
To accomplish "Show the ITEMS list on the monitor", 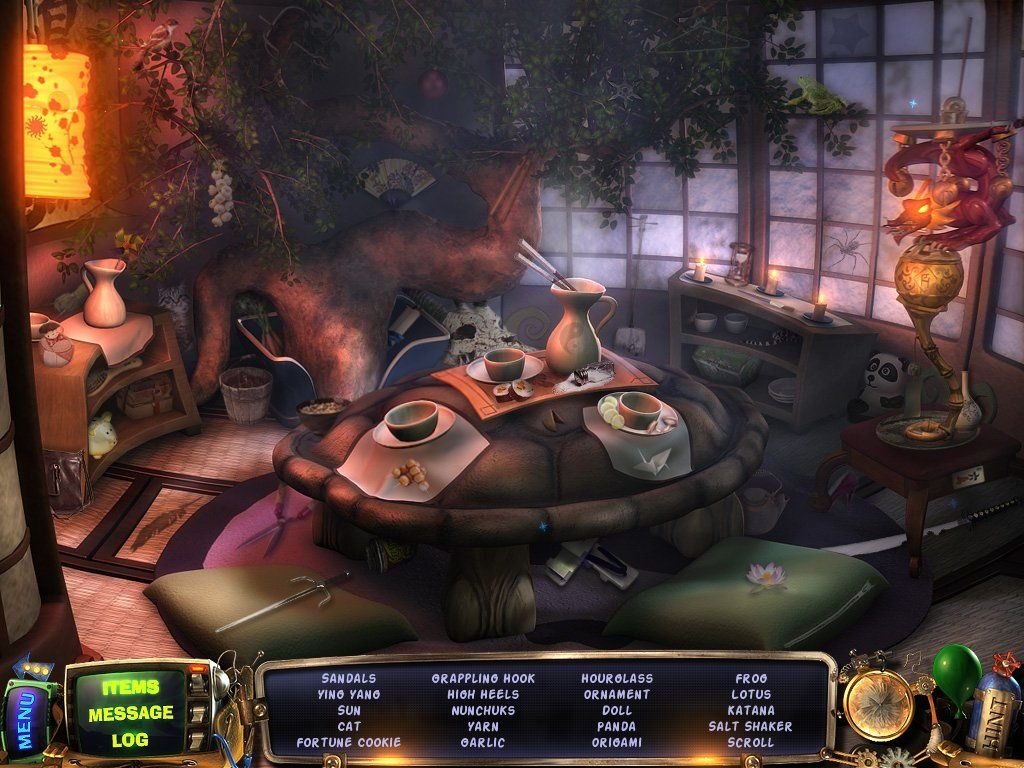I will click(130, 688).
